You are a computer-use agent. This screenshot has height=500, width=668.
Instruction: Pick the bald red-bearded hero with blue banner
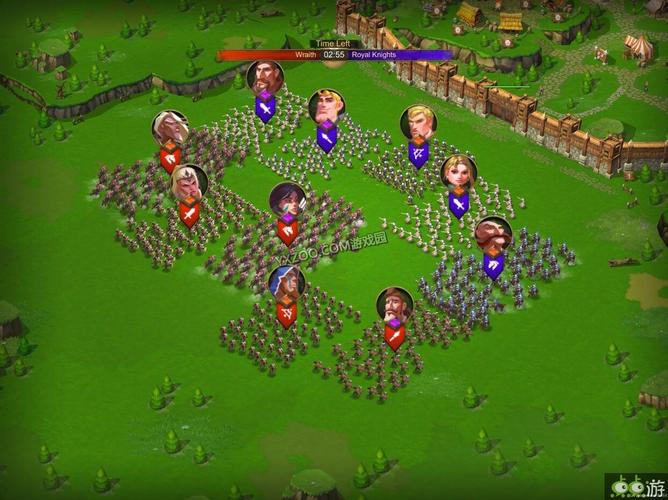[x=492, y=235]
